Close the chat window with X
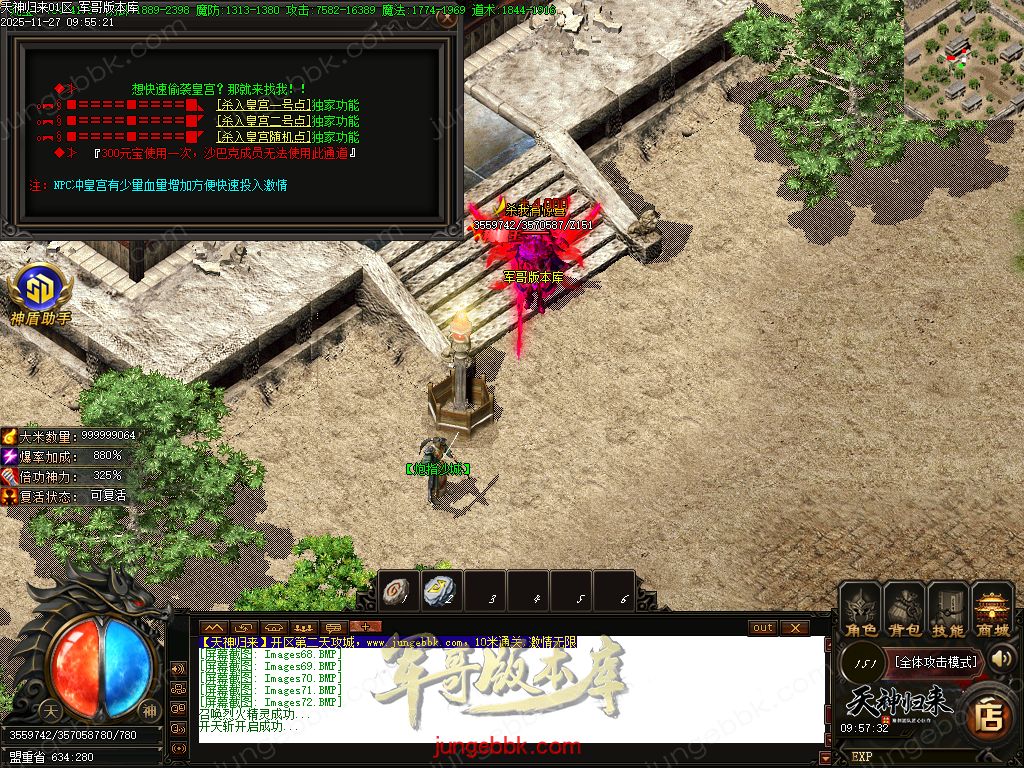Screen dimensions: 1024x768 pos(794,628)
